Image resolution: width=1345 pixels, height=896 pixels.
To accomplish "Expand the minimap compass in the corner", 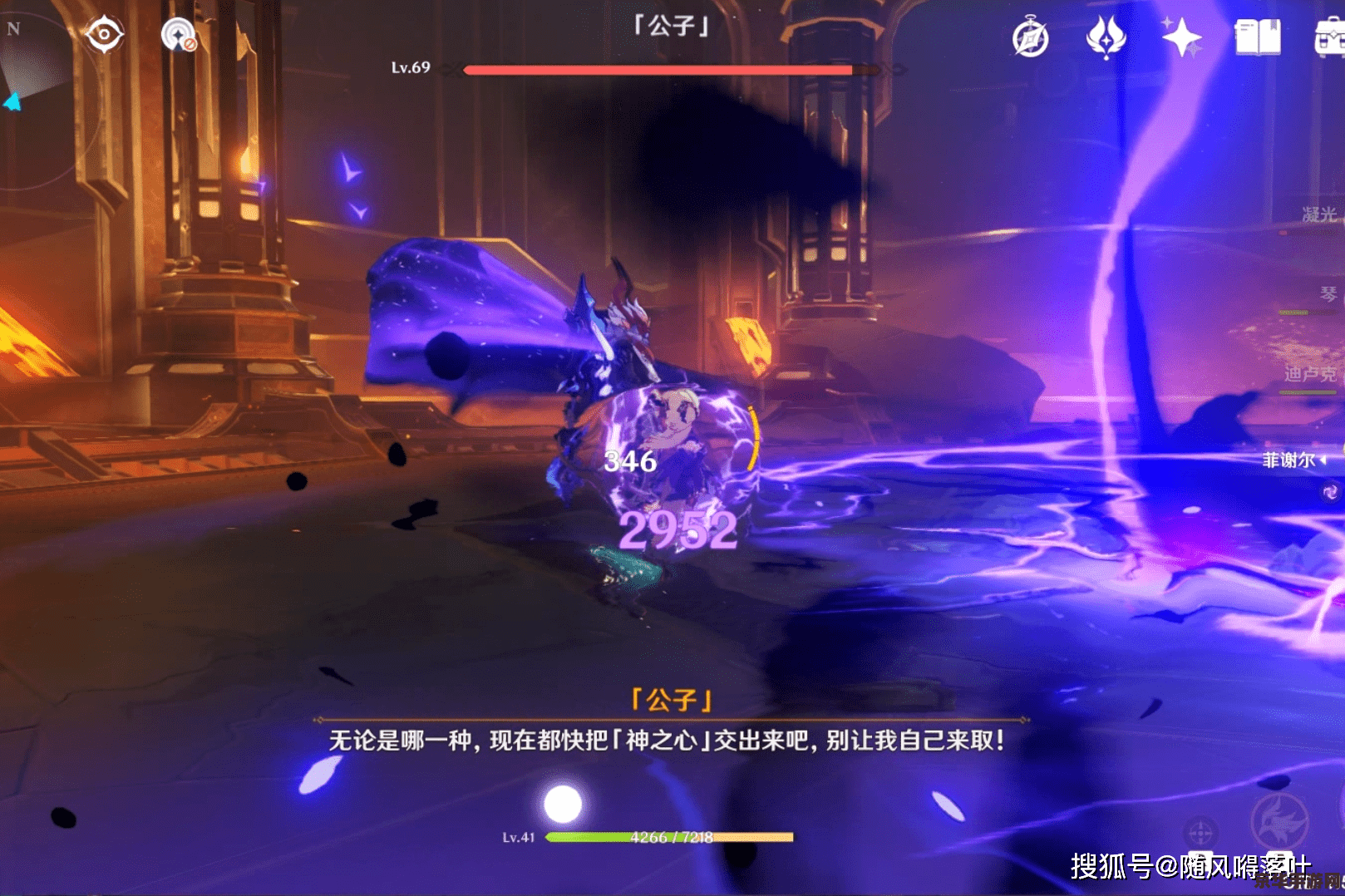I will (12, 27).
